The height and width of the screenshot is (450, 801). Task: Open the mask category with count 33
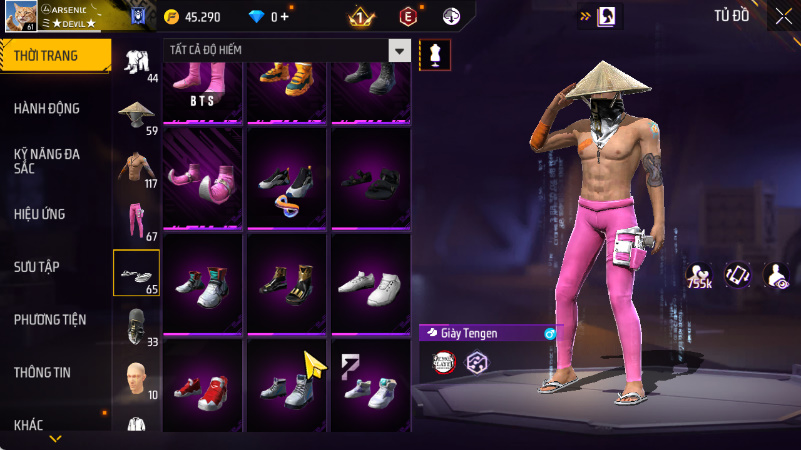pos(136,326)
